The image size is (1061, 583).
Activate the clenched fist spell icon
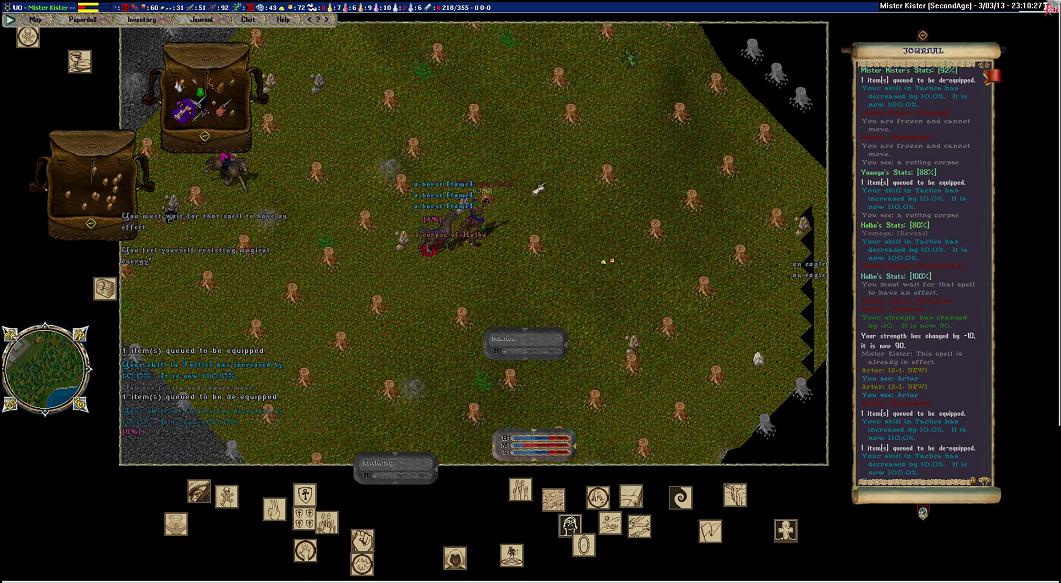362,540
